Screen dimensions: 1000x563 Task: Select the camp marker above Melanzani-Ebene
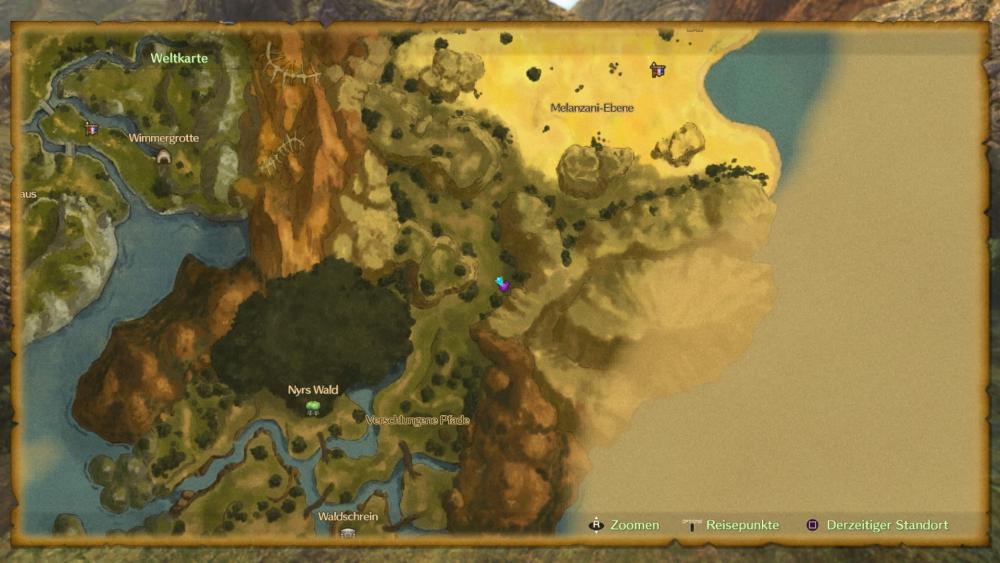tap(657, 70)
